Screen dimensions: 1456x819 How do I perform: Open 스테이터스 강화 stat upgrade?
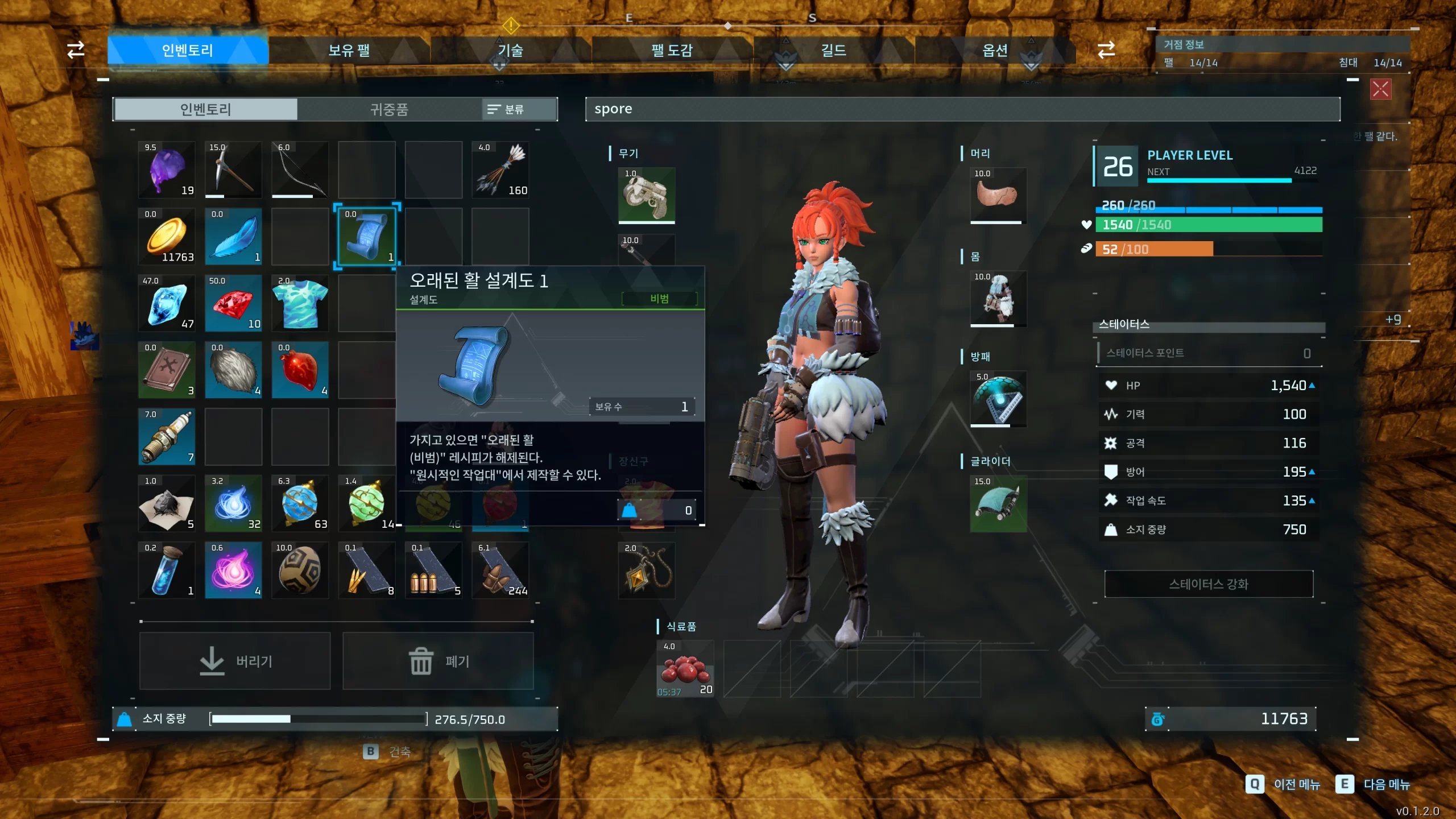click(x=1209, y=584)
